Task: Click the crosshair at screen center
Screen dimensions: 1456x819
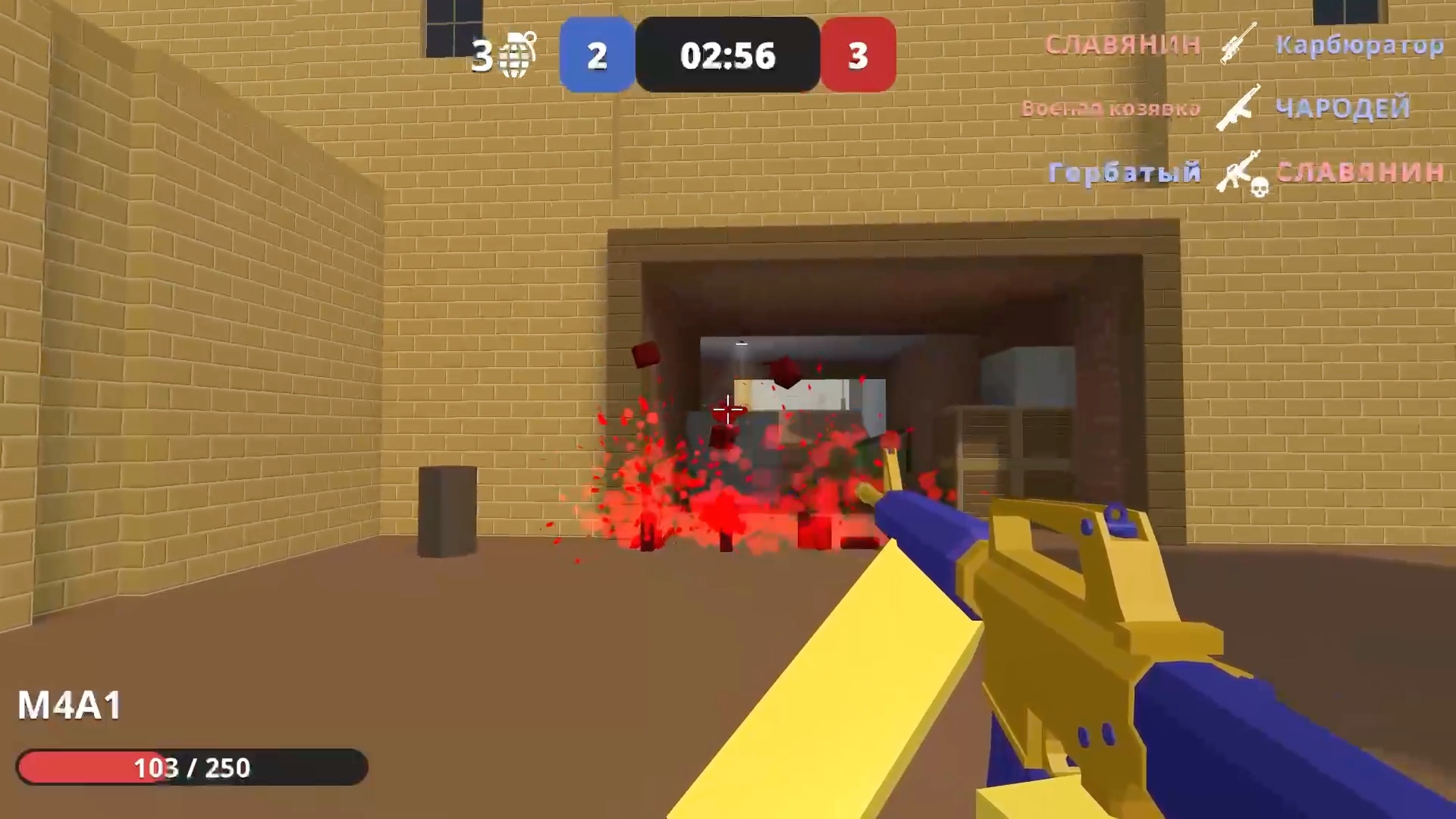Action: [x=726, y=409]
